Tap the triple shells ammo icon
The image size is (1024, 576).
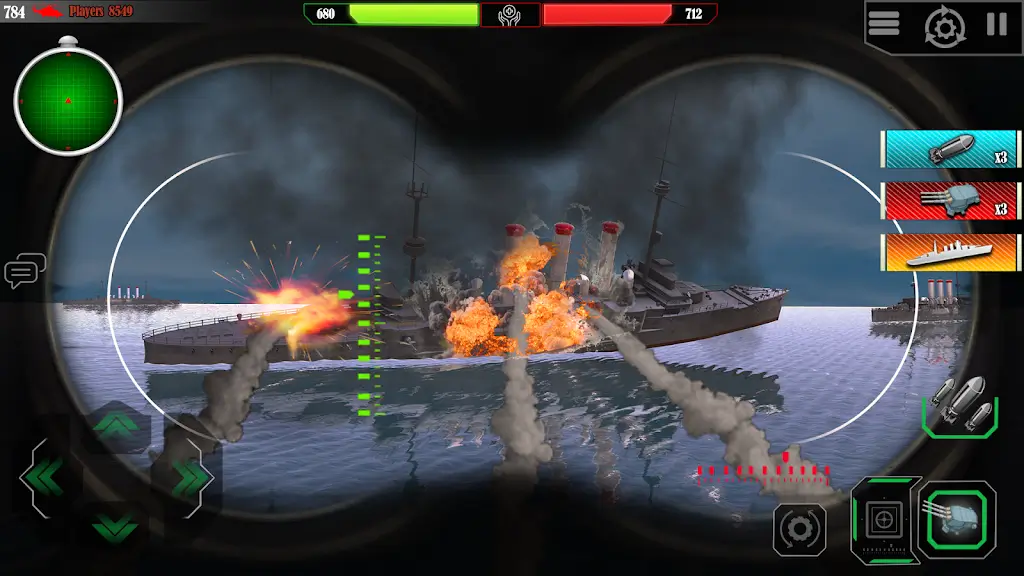coord(960,405)
